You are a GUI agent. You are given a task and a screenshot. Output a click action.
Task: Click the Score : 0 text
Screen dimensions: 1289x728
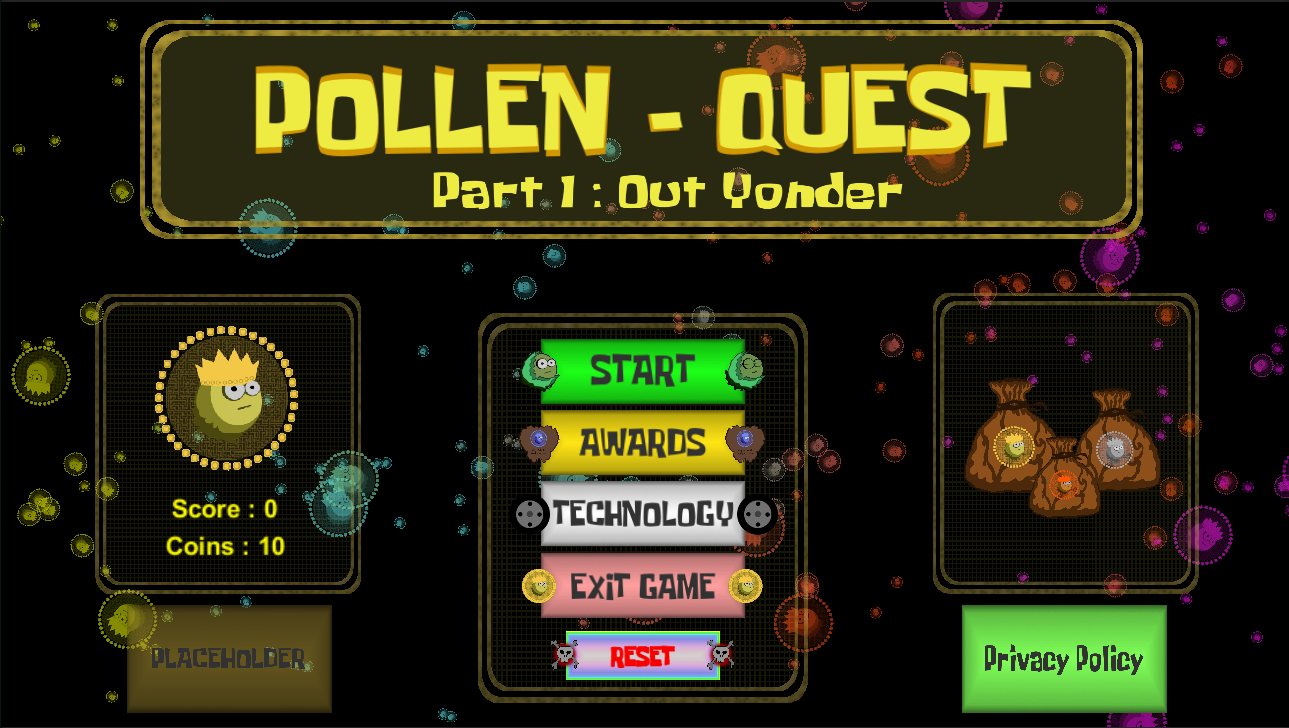pos(224,509)
